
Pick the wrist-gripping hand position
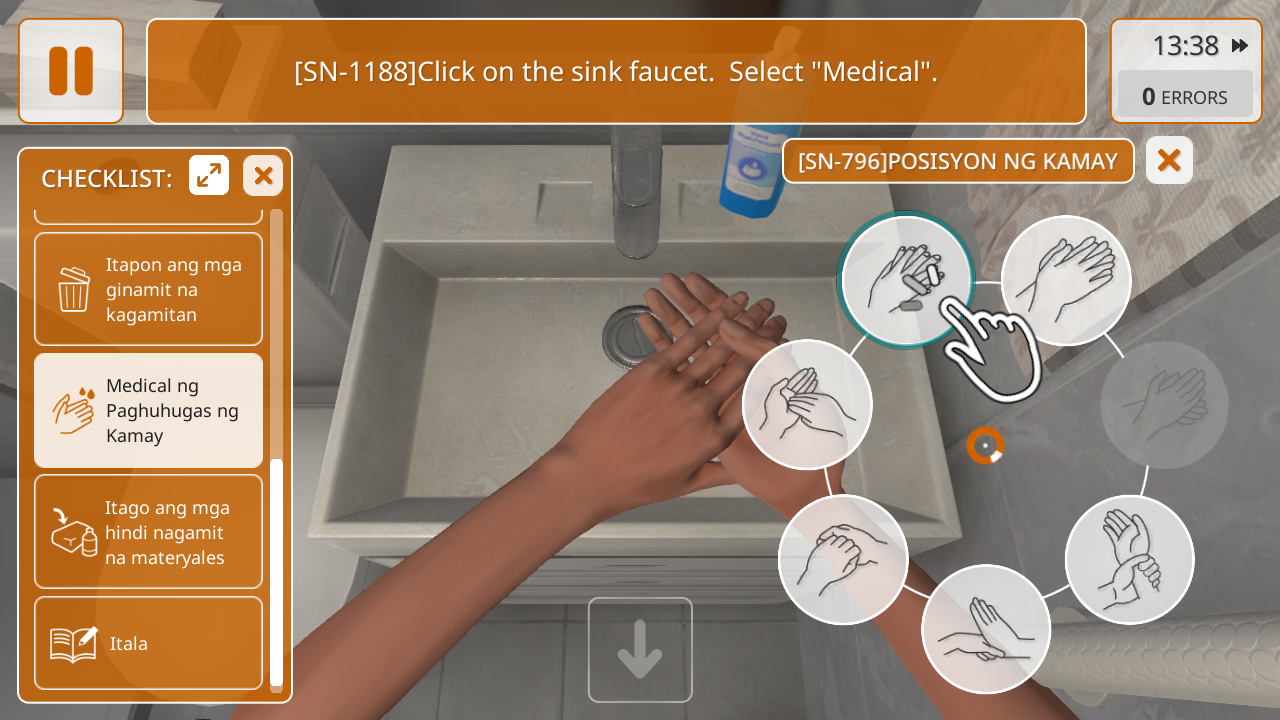[1129, 559]
